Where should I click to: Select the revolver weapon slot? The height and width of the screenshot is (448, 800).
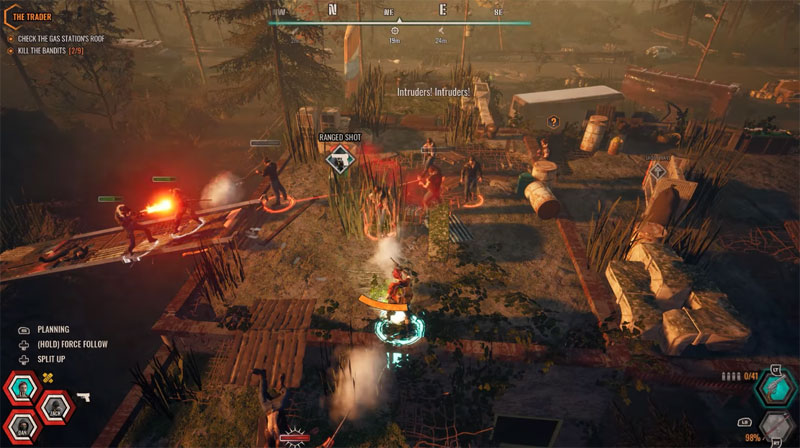(774, 389)
